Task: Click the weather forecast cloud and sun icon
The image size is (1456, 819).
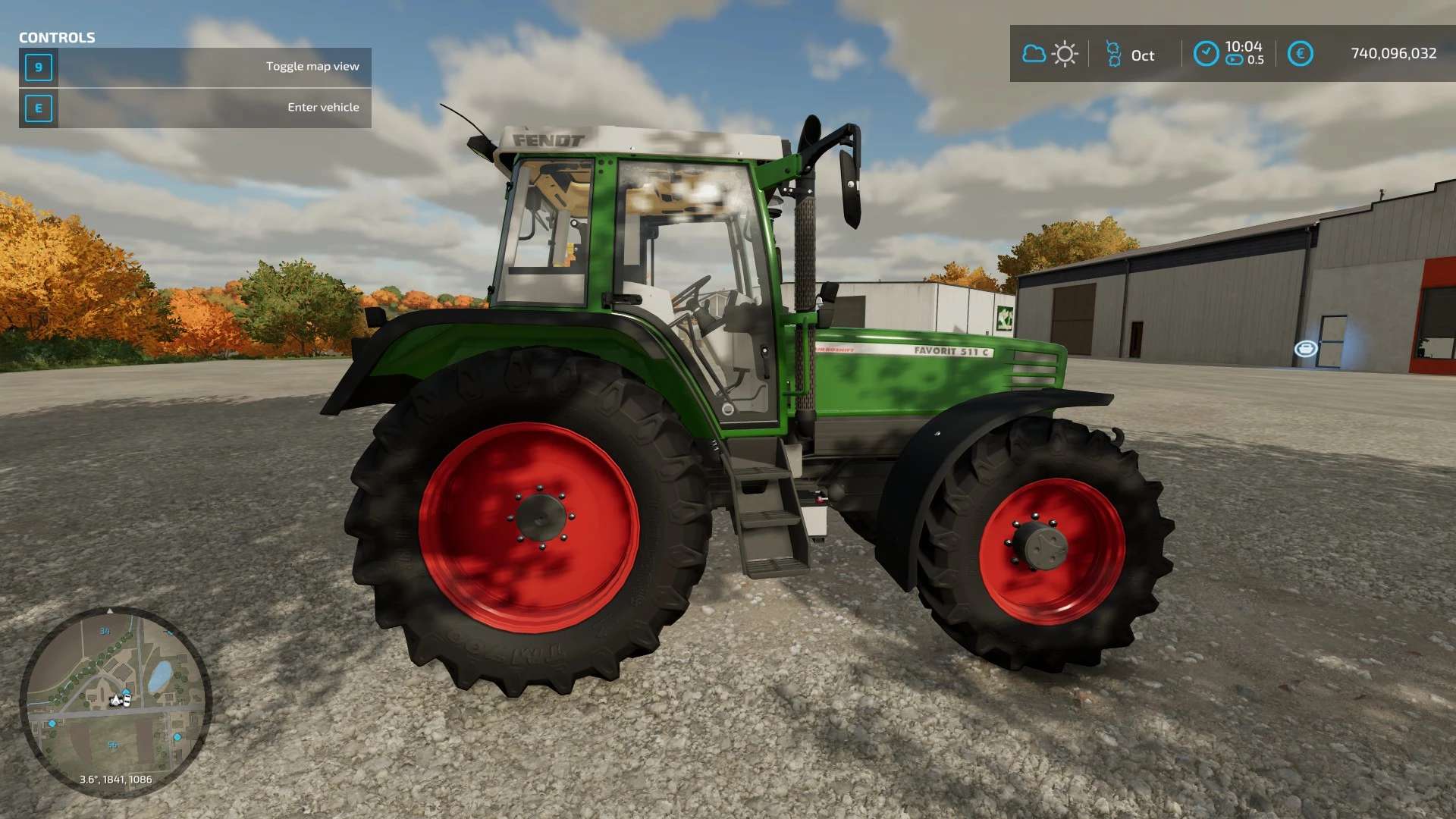Action: 1050,54
